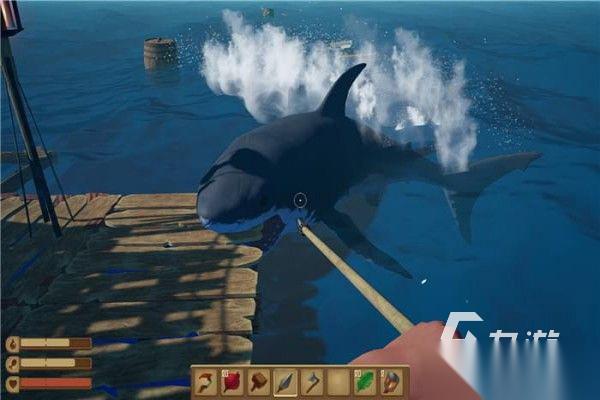Switch to the axe hotbar slot
This screenshot has width=600, height=400.
click(x=312, y=382)
